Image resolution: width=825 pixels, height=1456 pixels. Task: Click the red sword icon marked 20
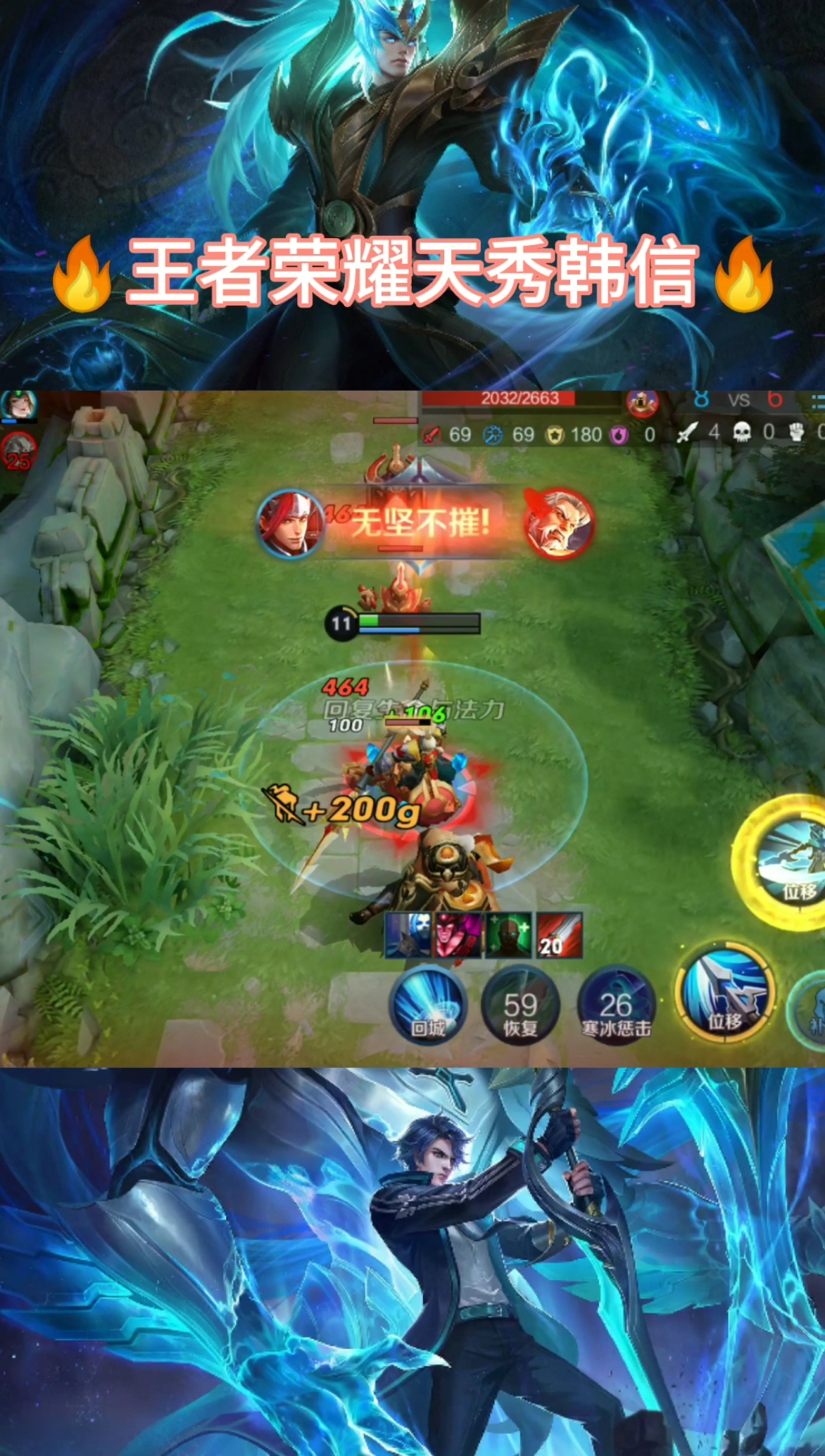pyautogui.click(x=560, y=935)
